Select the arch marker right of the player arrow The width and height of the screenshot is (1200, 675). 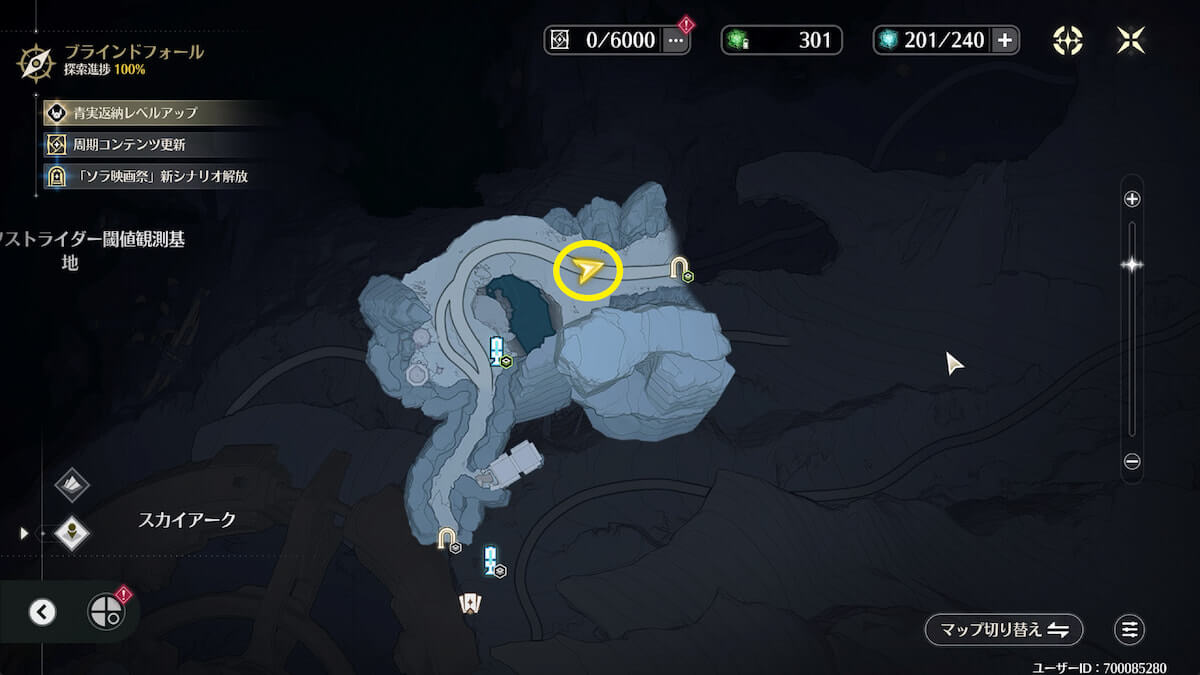pyautogui.click(x=680, y=268)
